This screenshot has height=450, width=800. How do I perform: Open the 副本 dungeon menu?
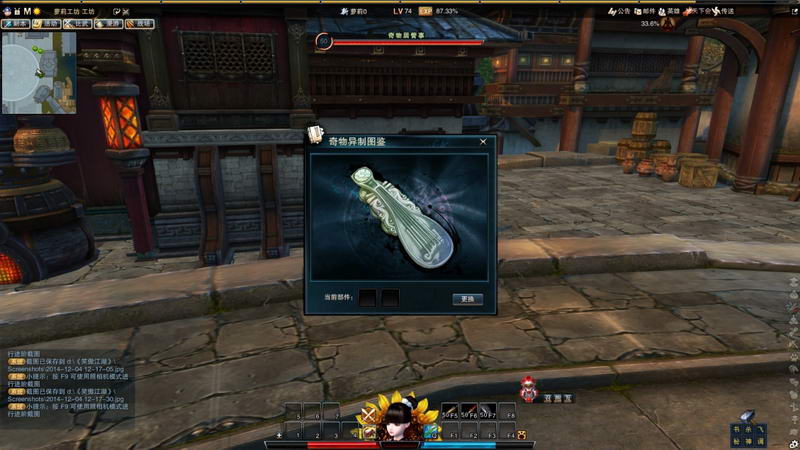[16, 24]
